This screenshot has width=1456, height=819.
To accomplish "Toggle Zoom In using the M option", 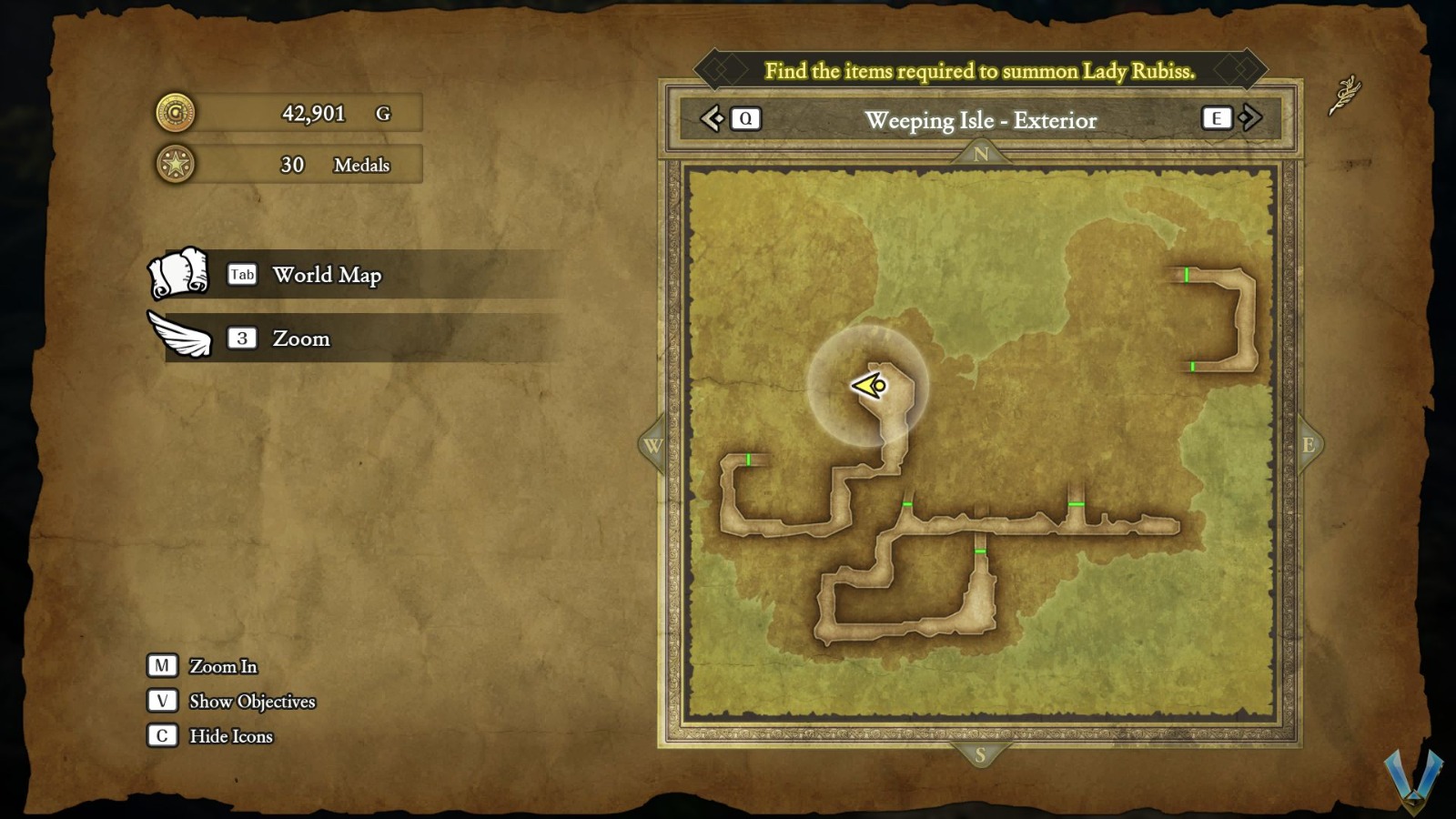I will click(164, 666).
